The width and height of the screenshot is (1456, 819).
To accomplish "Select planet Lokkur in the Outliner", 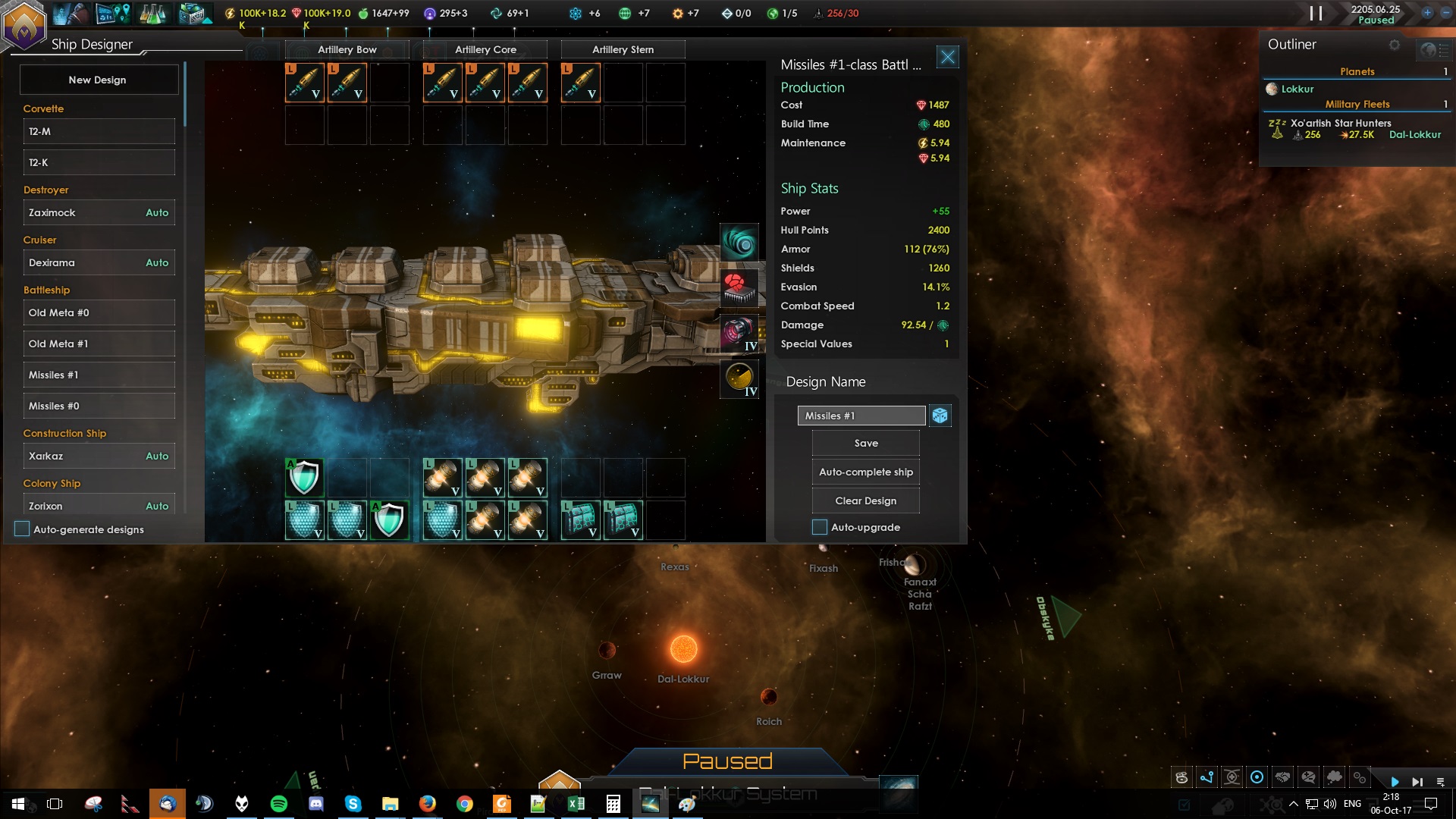I will tap(1297, 89).
